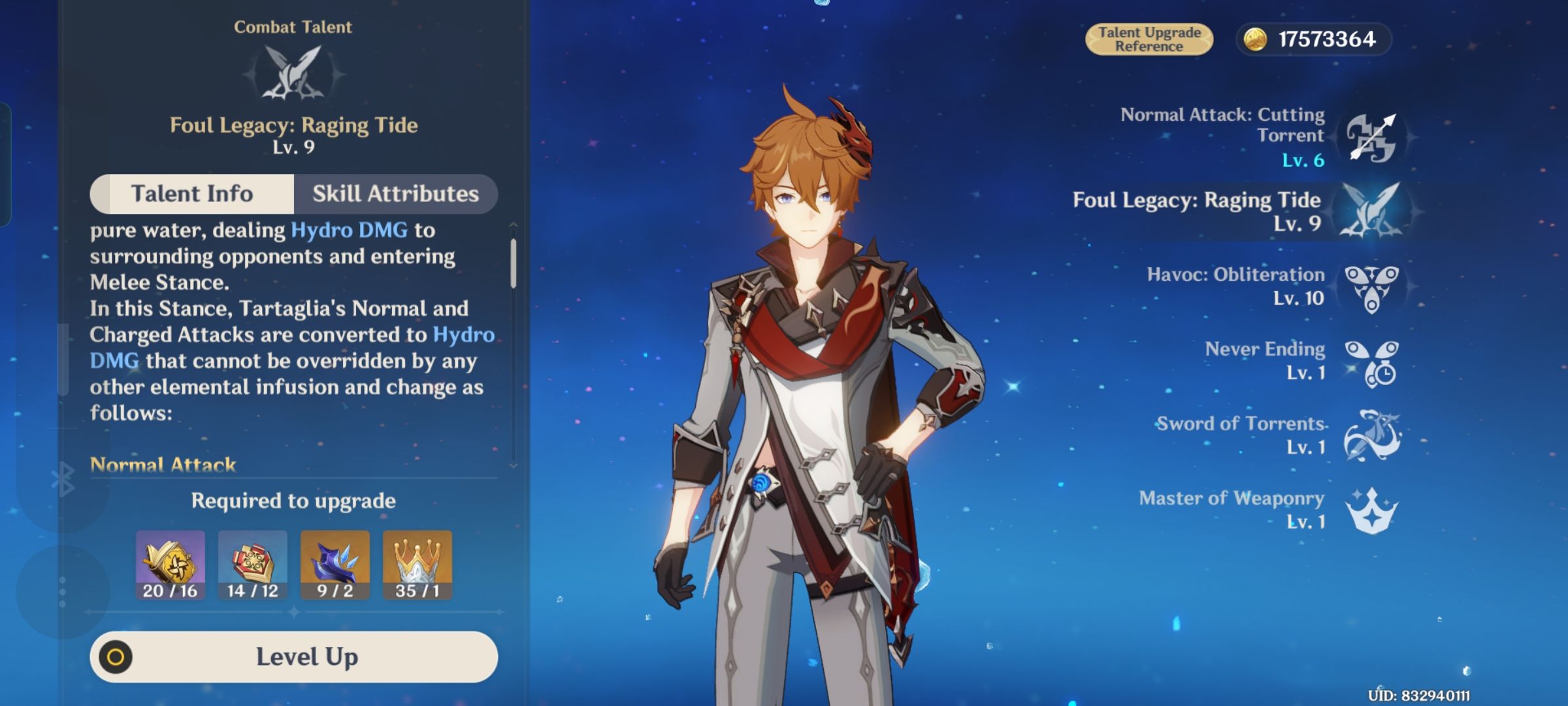Click the red scroll upgrade material

pos(252,564)
